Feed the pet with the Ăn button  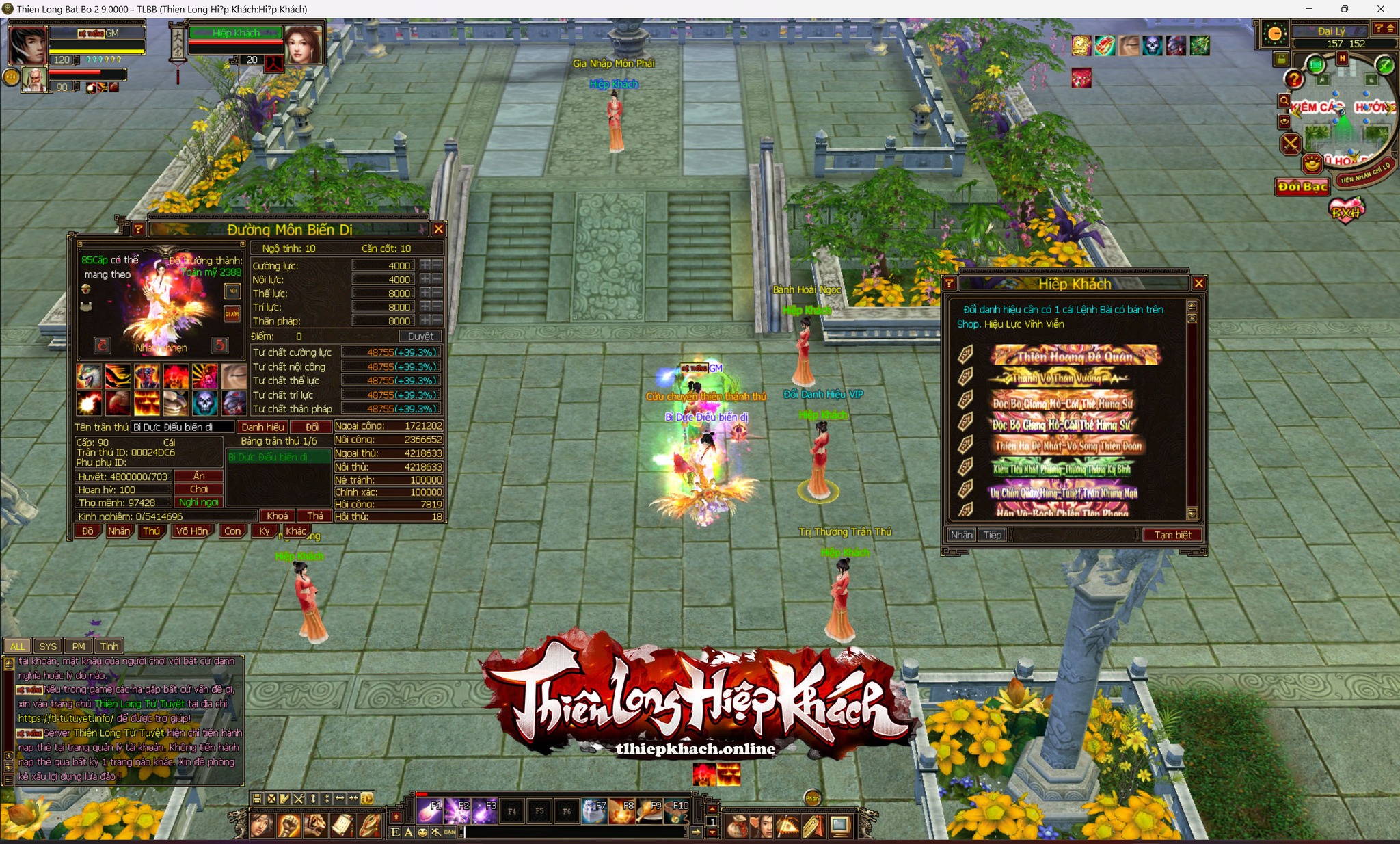(199, 476)
